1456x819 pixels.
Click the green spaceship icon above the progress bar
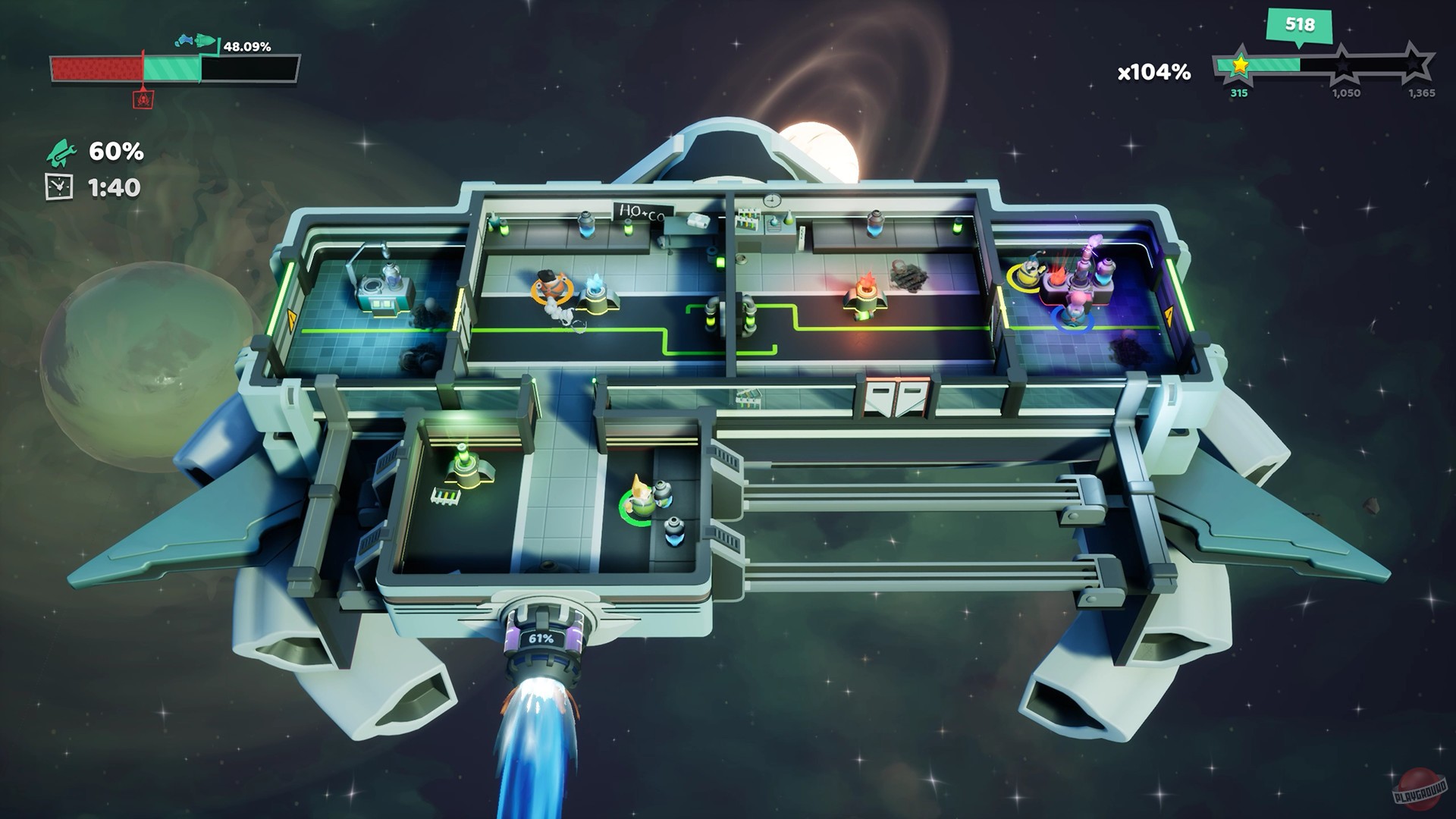[206, 41]
